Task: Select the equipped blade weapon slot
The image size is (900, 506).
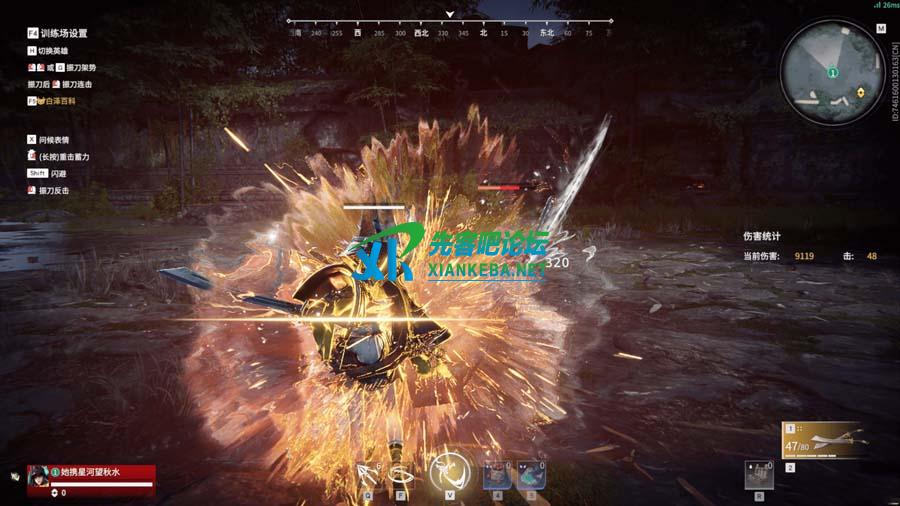Action: click(x=824, y=439)
